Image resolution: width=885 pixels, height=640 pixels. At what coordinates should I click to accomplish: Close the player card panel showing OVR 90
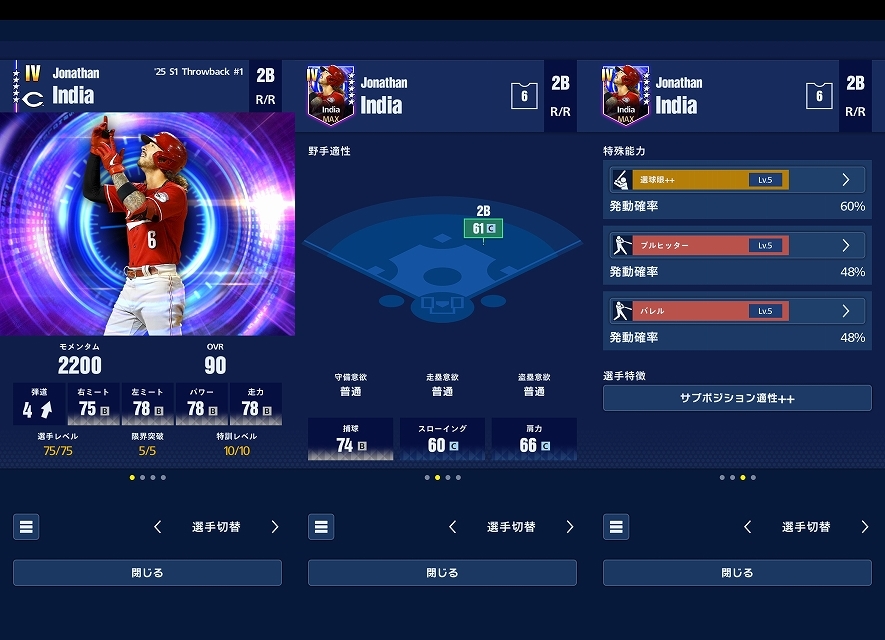pos(147,573)
